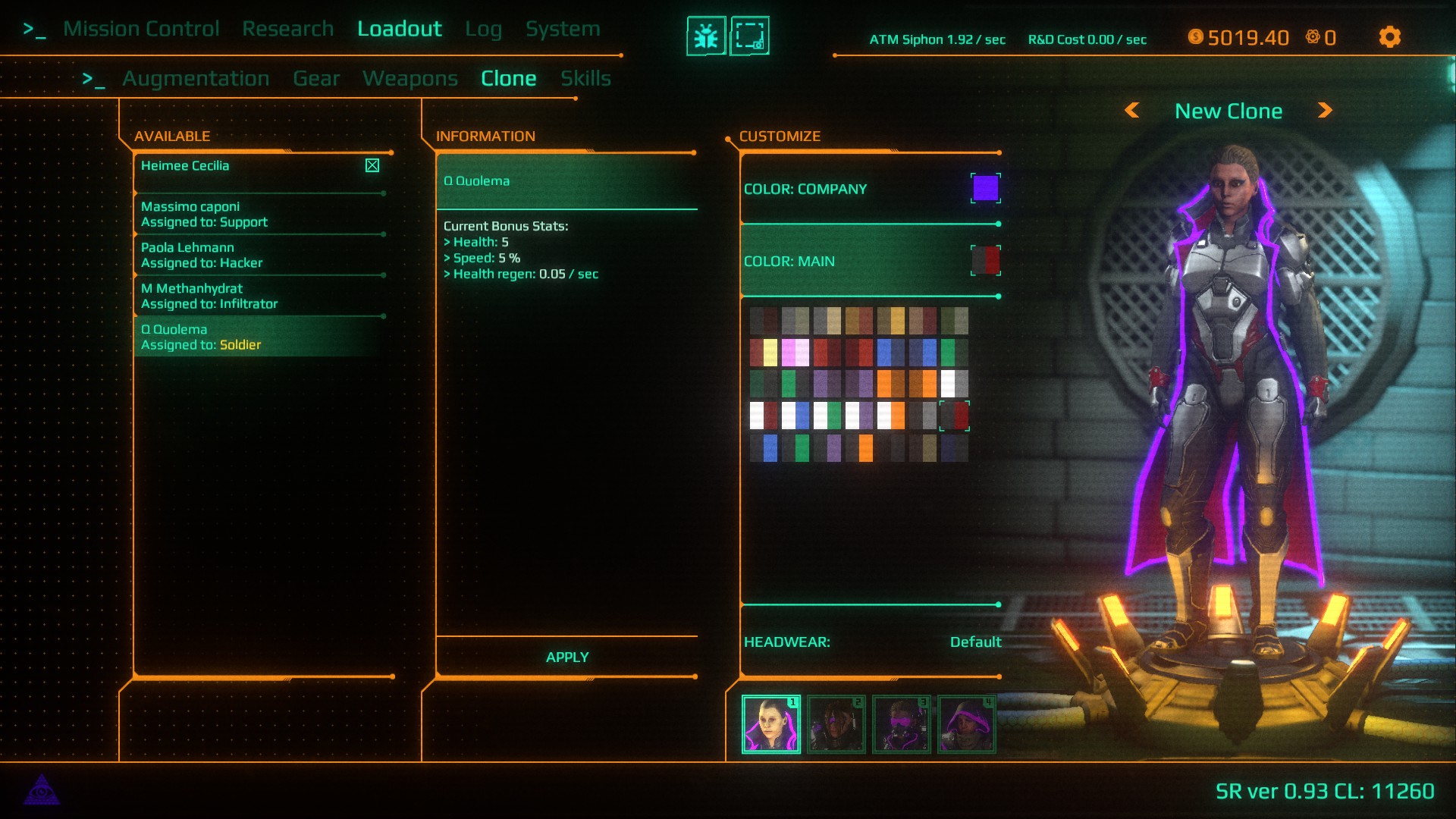Cycle to the previous clone with left arrow
Viewport: 1456px width, 819px height.
(1132, 111)
